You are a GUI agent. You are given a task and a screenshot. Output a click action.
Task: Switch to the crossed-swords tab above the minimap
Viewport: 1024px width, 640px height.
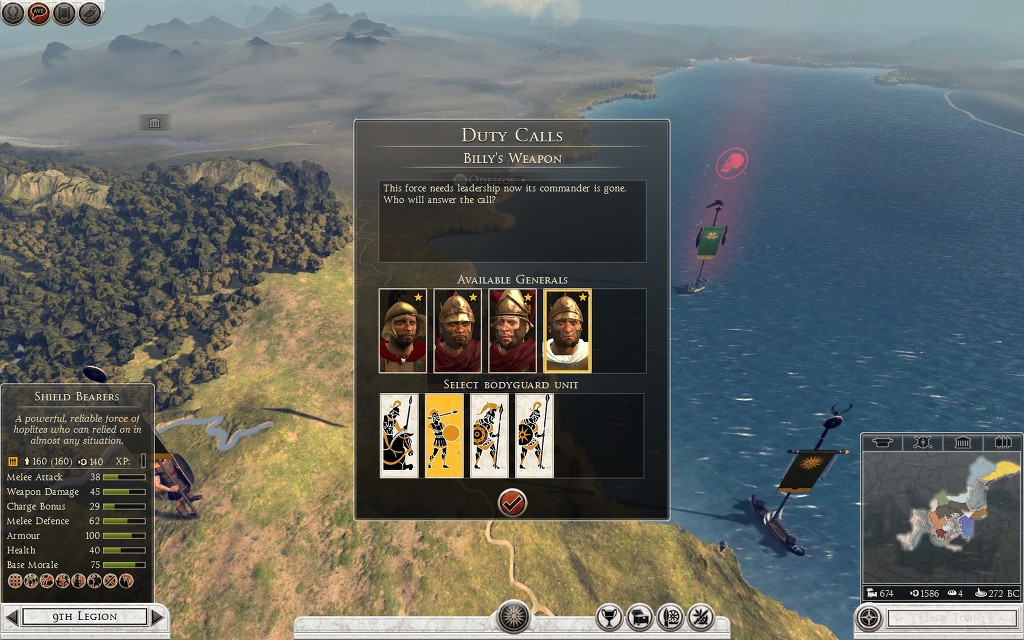pos(923,442)
